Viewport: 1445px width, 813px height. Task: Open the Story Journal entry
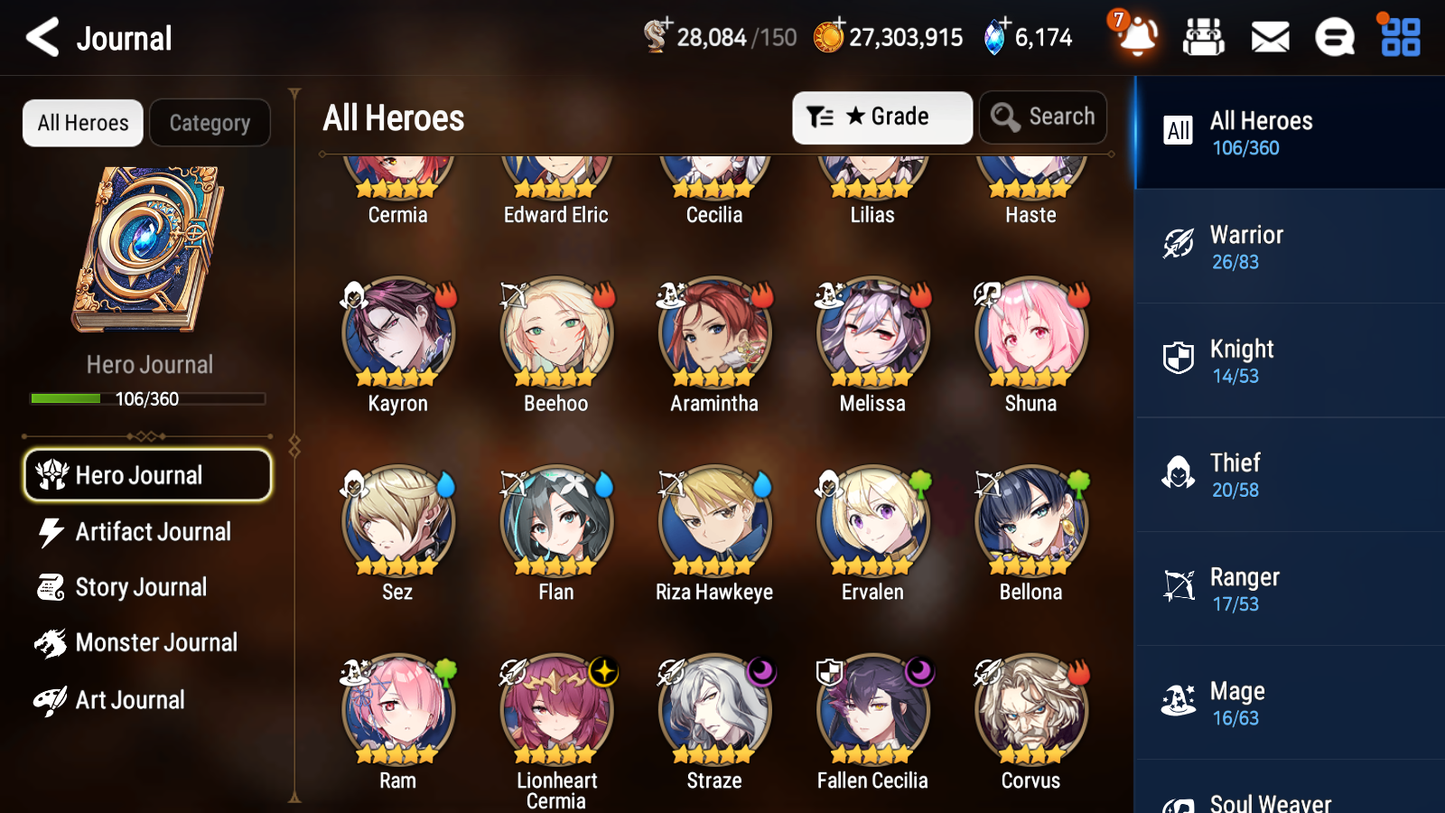click(139, 587)
